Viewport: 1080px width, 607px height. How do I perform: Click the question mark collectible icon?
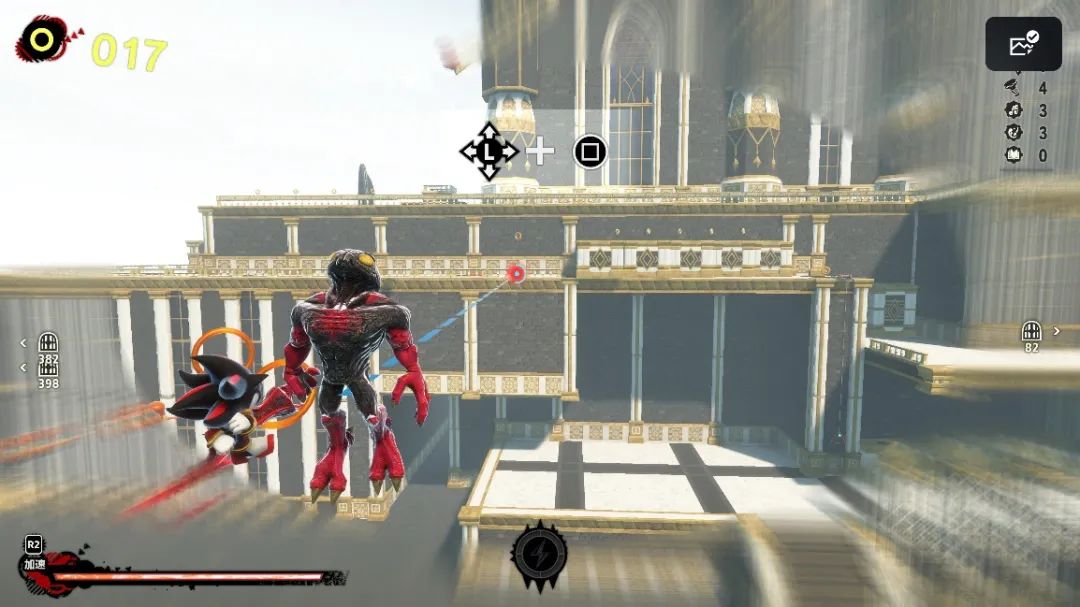point(1012,133)
